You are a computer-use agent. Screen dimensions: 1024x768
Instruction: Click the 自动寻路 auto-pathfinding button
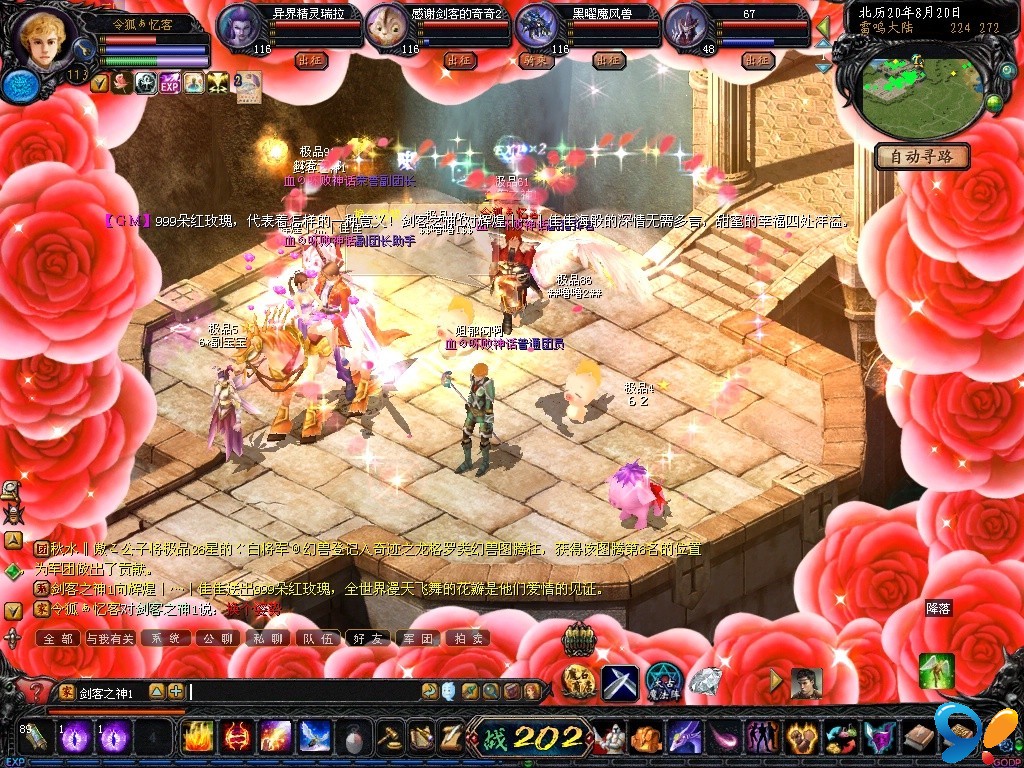(921, 157)
